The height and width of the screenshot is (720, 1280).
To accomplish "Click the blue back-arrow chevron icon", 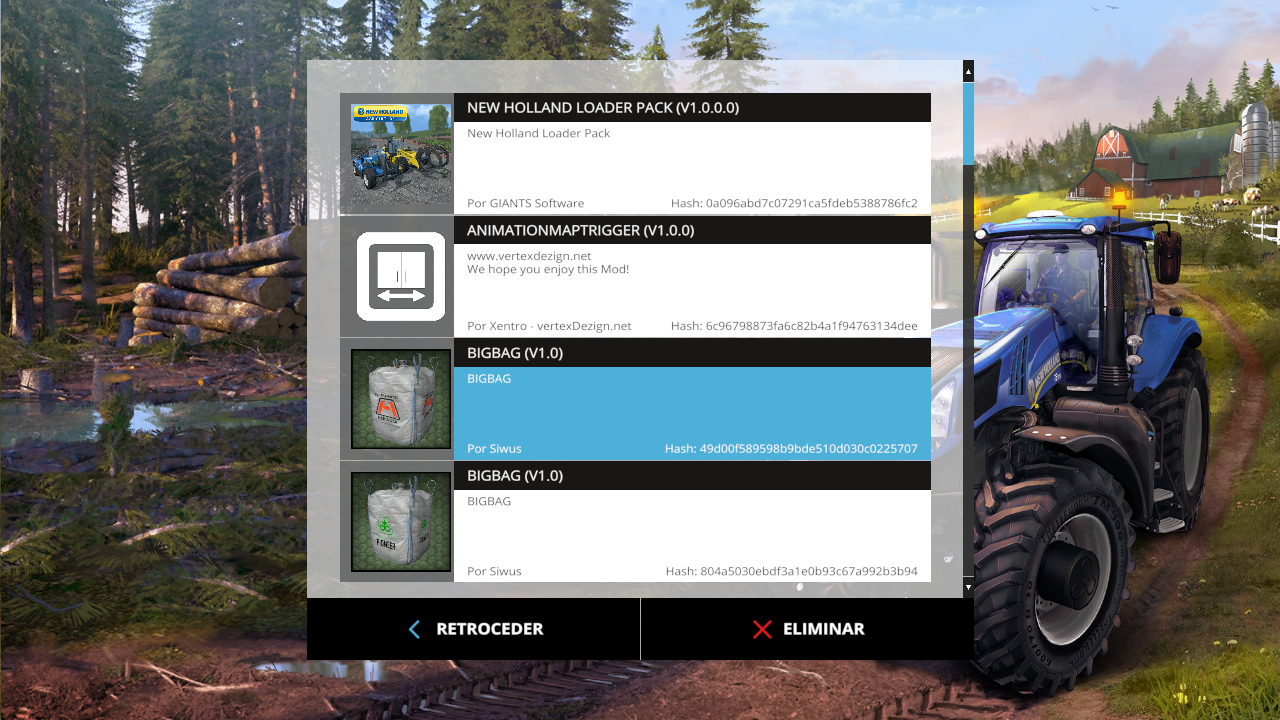I will click(414, 629).
